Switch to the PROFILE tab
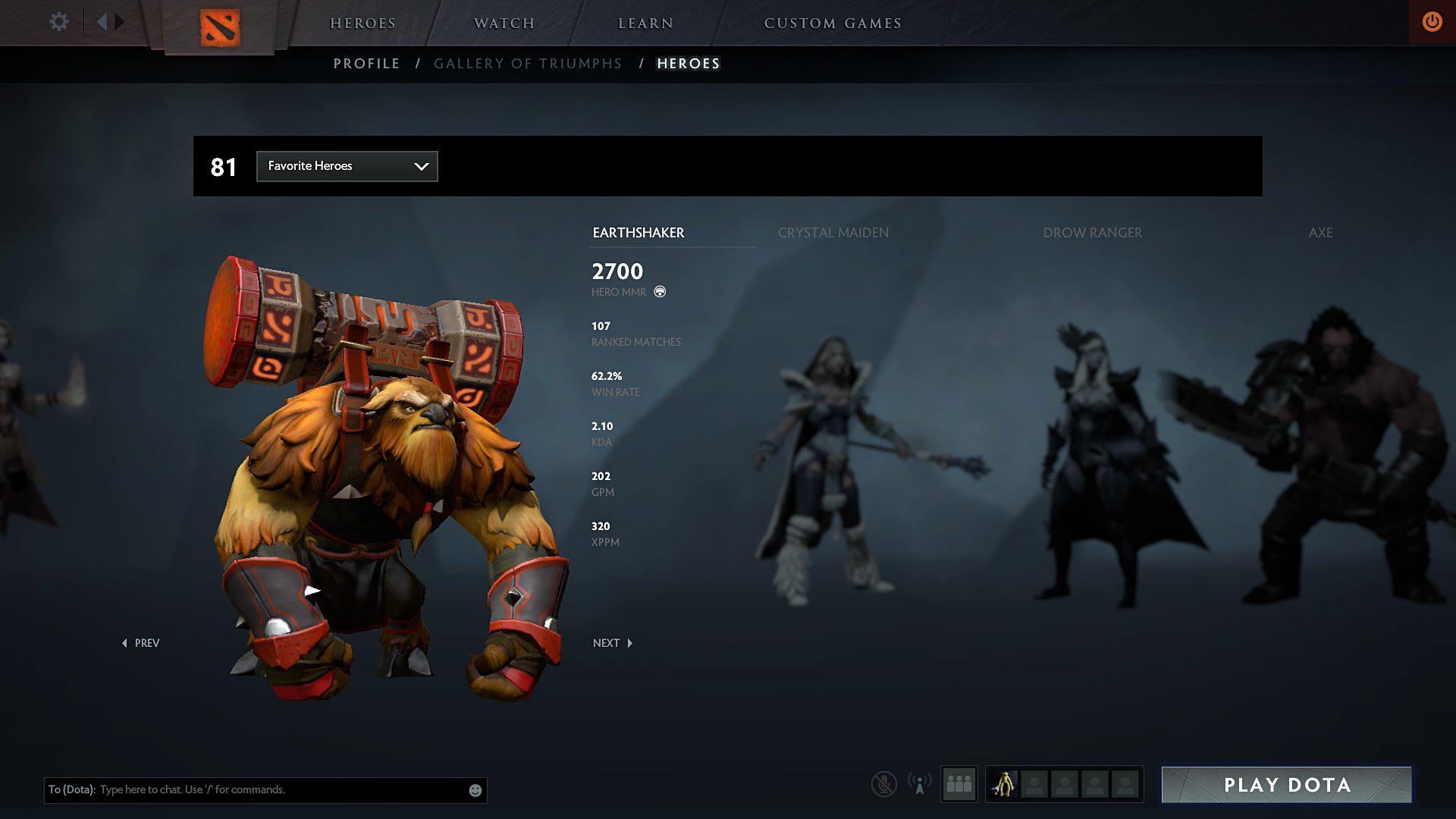1456x819 pixels. (367, 64)
